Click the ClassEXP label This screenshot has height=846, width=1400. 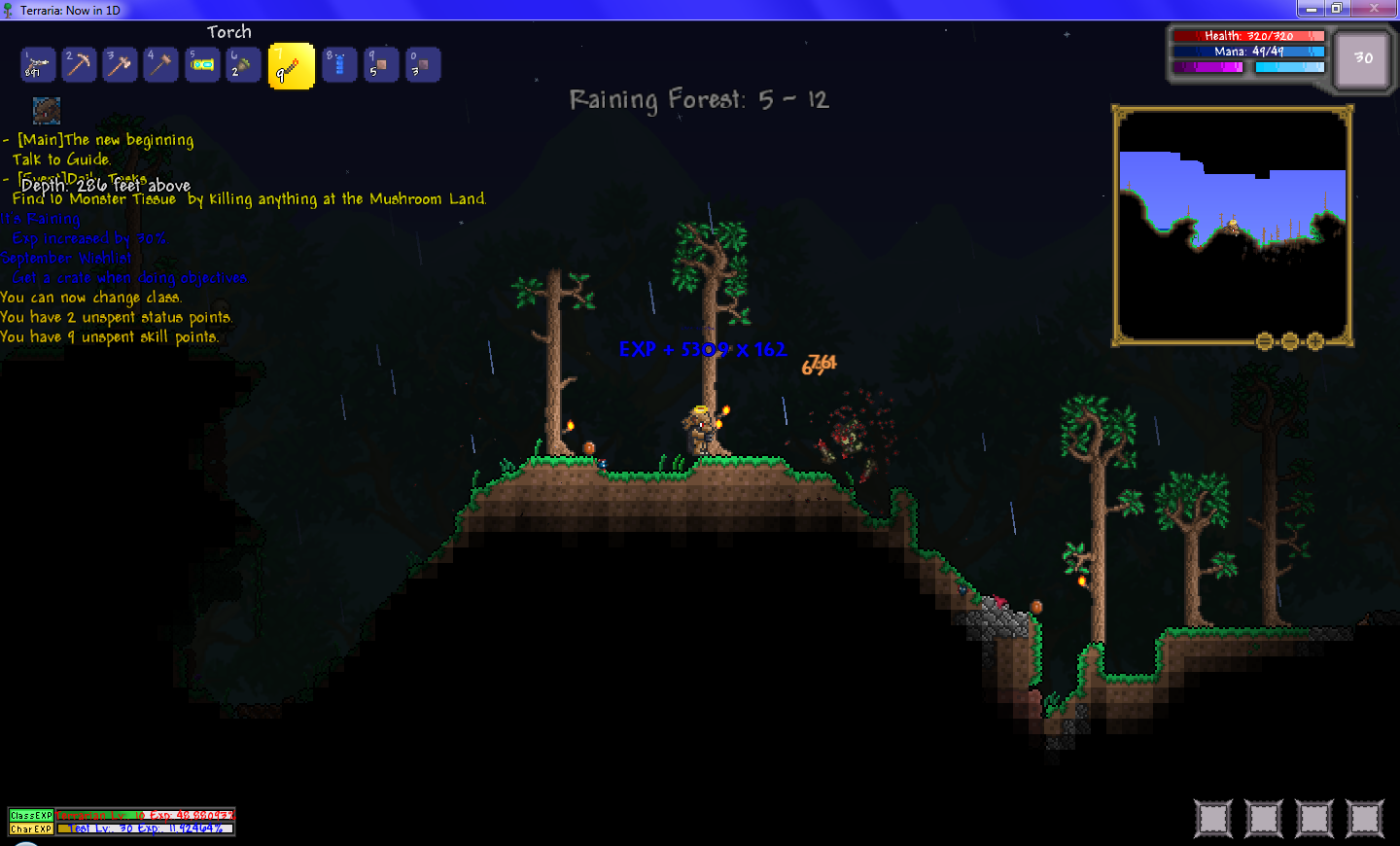click(31, 815)
